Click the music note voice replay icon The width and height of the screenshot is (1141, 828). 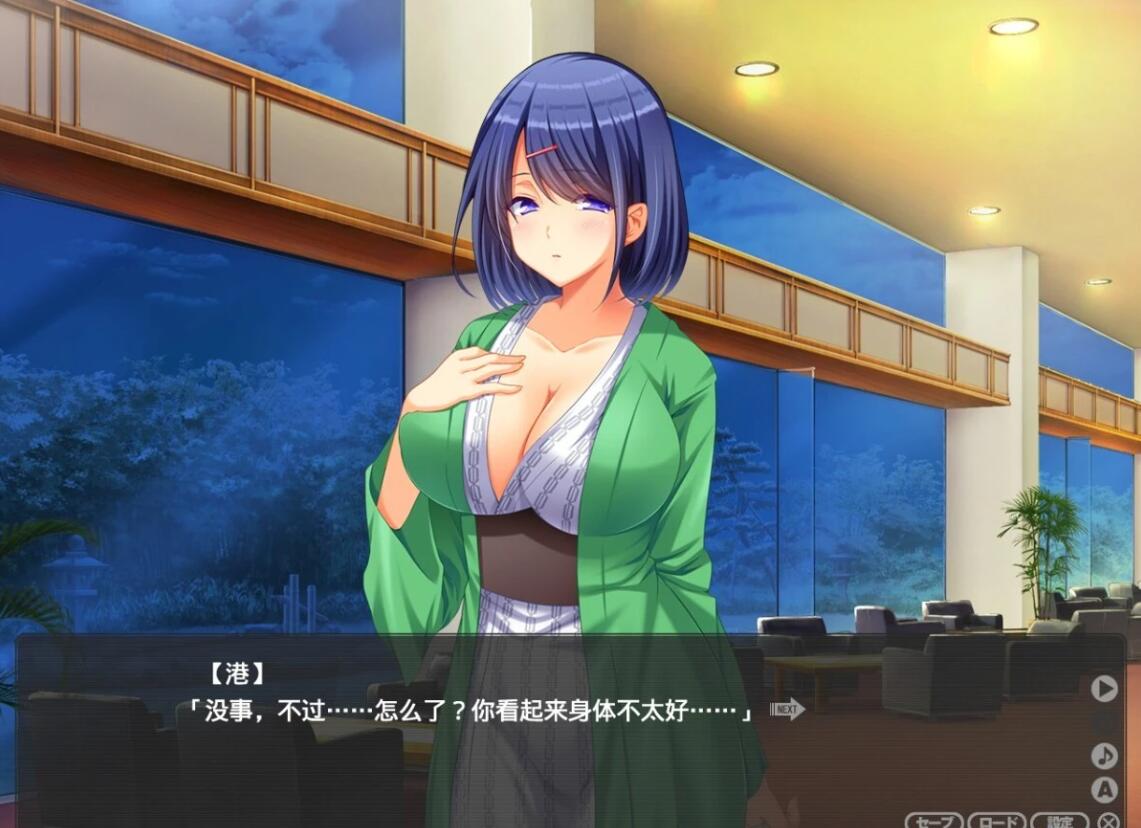point(1103,755)
